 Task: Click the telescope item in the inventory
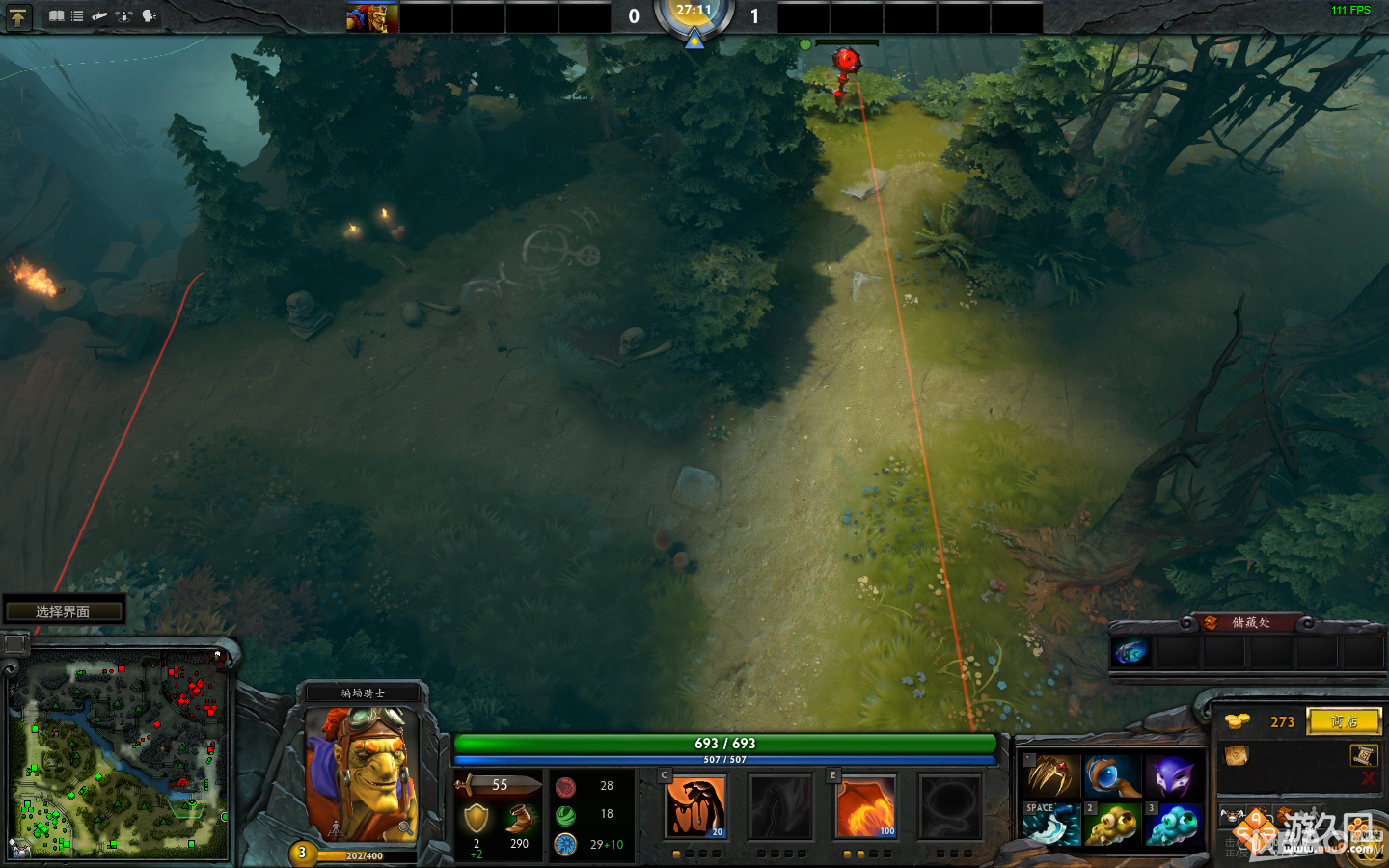click(x=1112, y=774)
